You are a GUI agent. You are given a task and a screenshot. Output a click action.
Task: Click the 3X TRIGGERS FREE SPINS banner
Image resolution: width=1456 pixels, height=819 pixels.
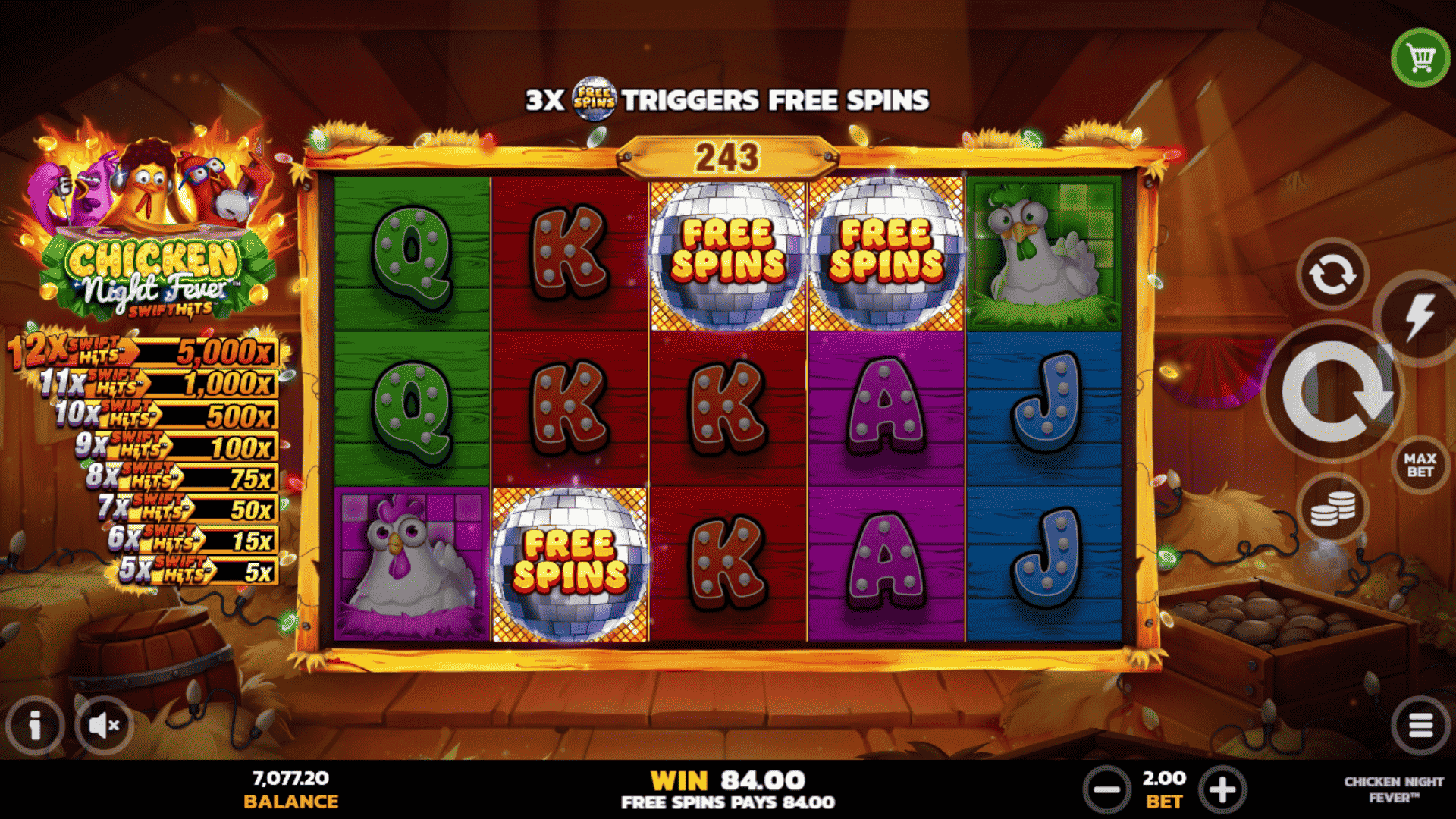(728, 99)
